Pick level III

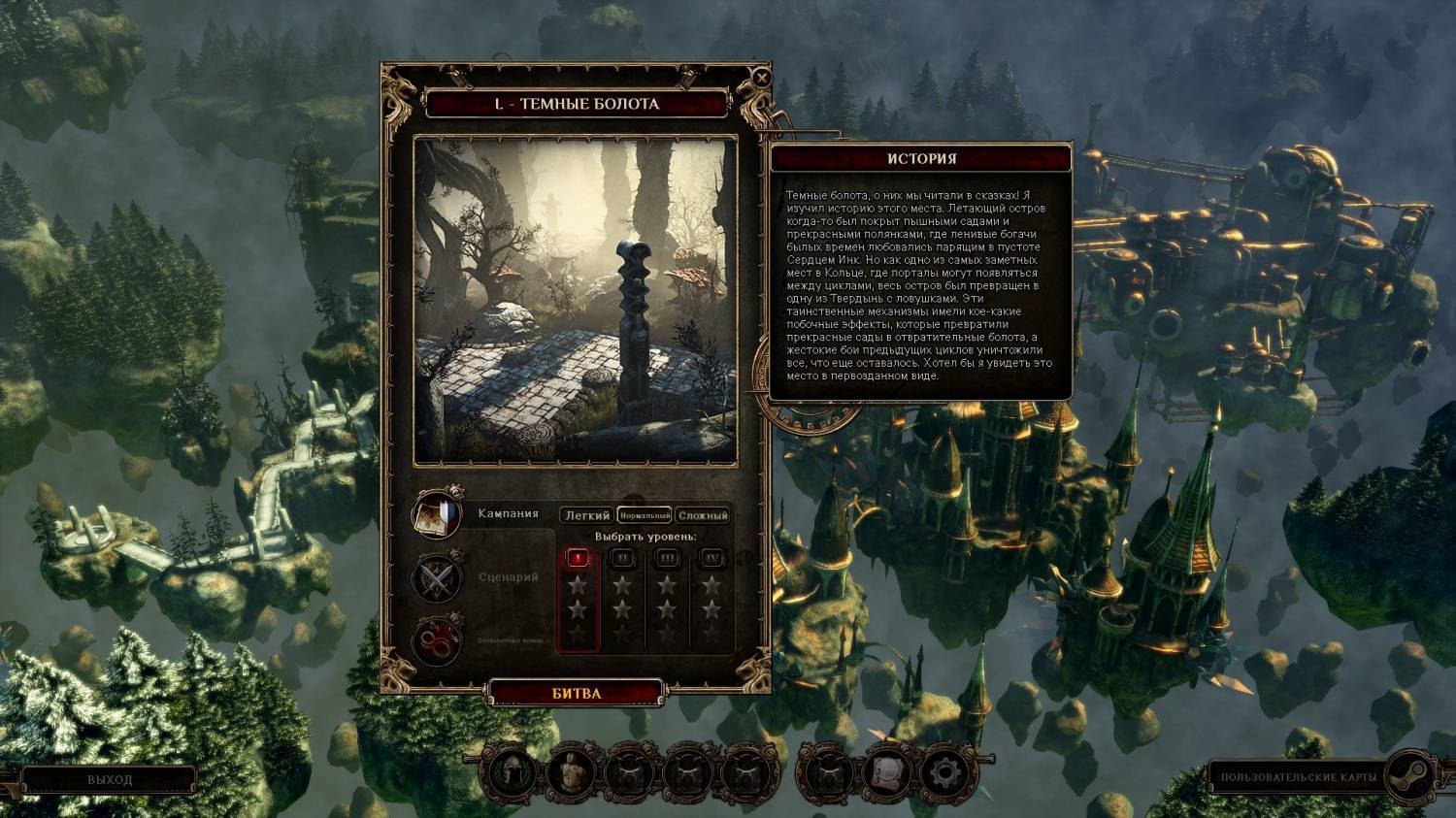(x=668, y=558)
